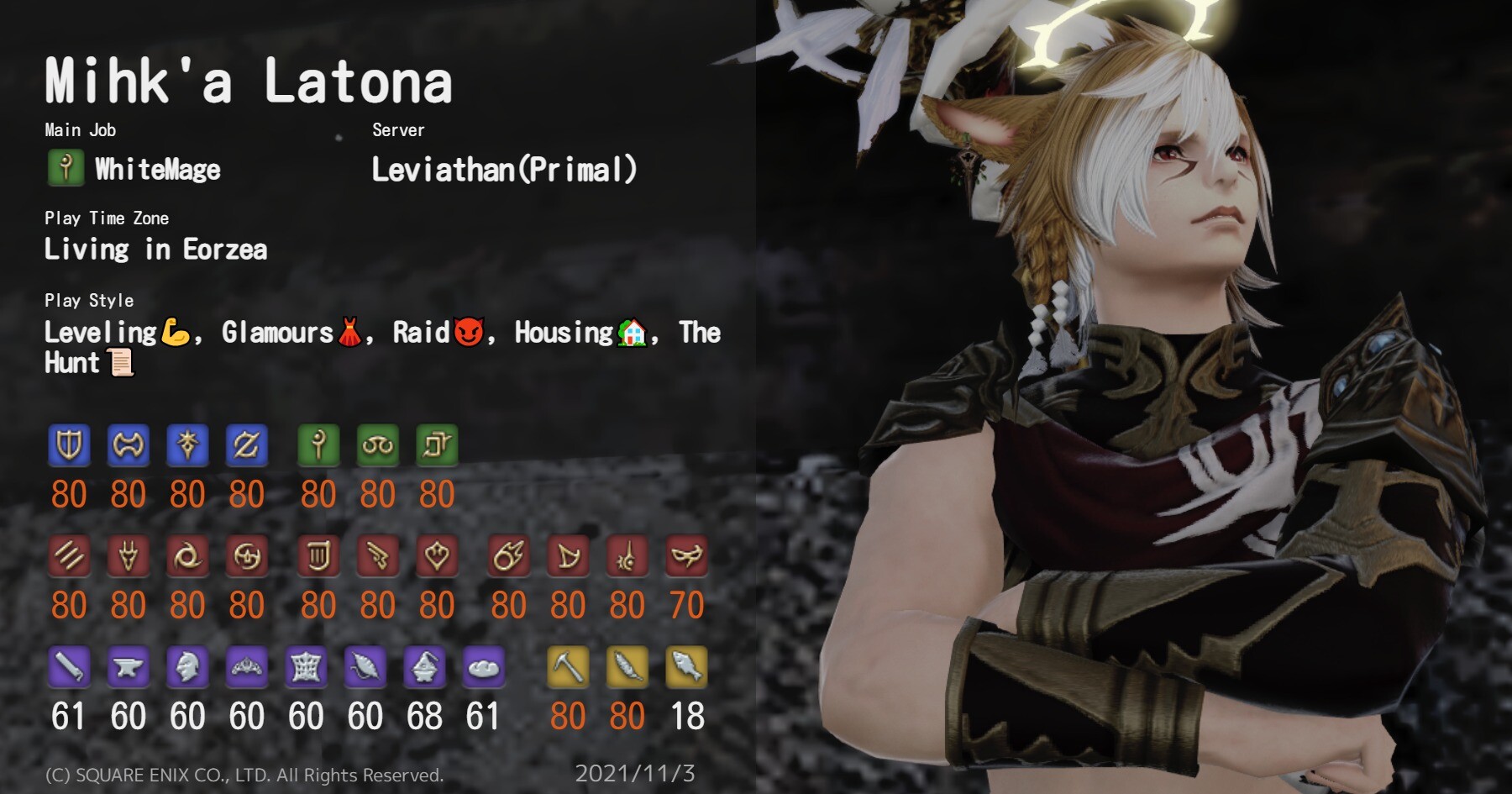Choose the Dragoon job icon

coord(129,556)
